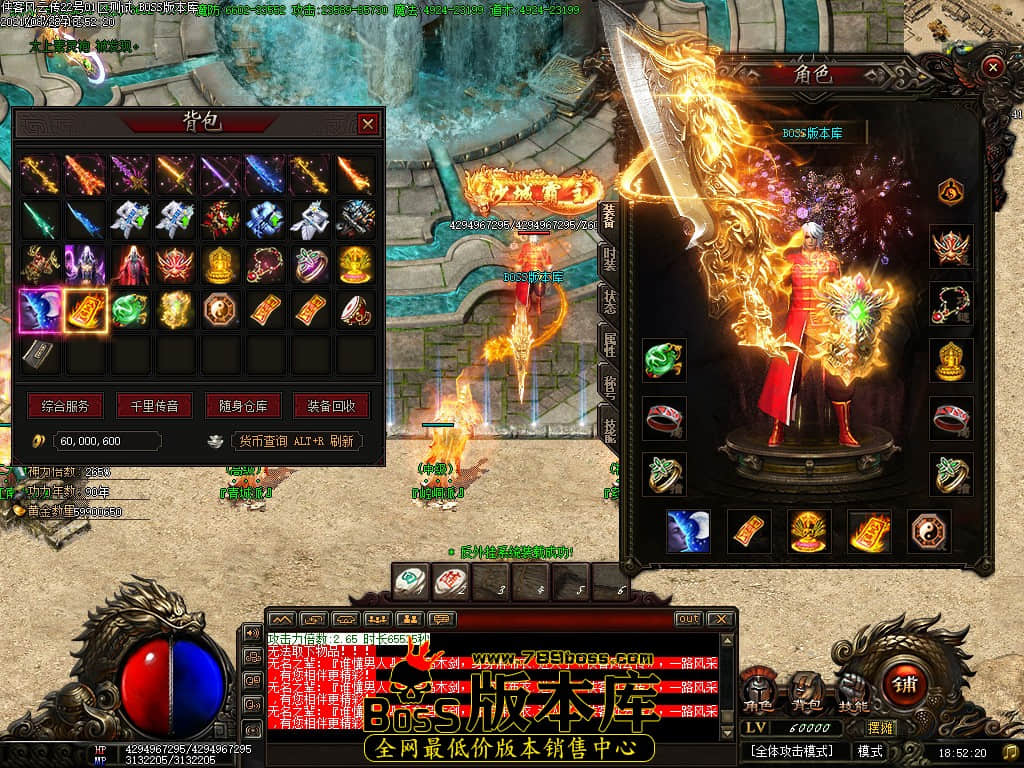Open the 随身仓库 portable warehouse
Image resolution: width=1024 pixels, height=768 pixels.
(242, 406)
